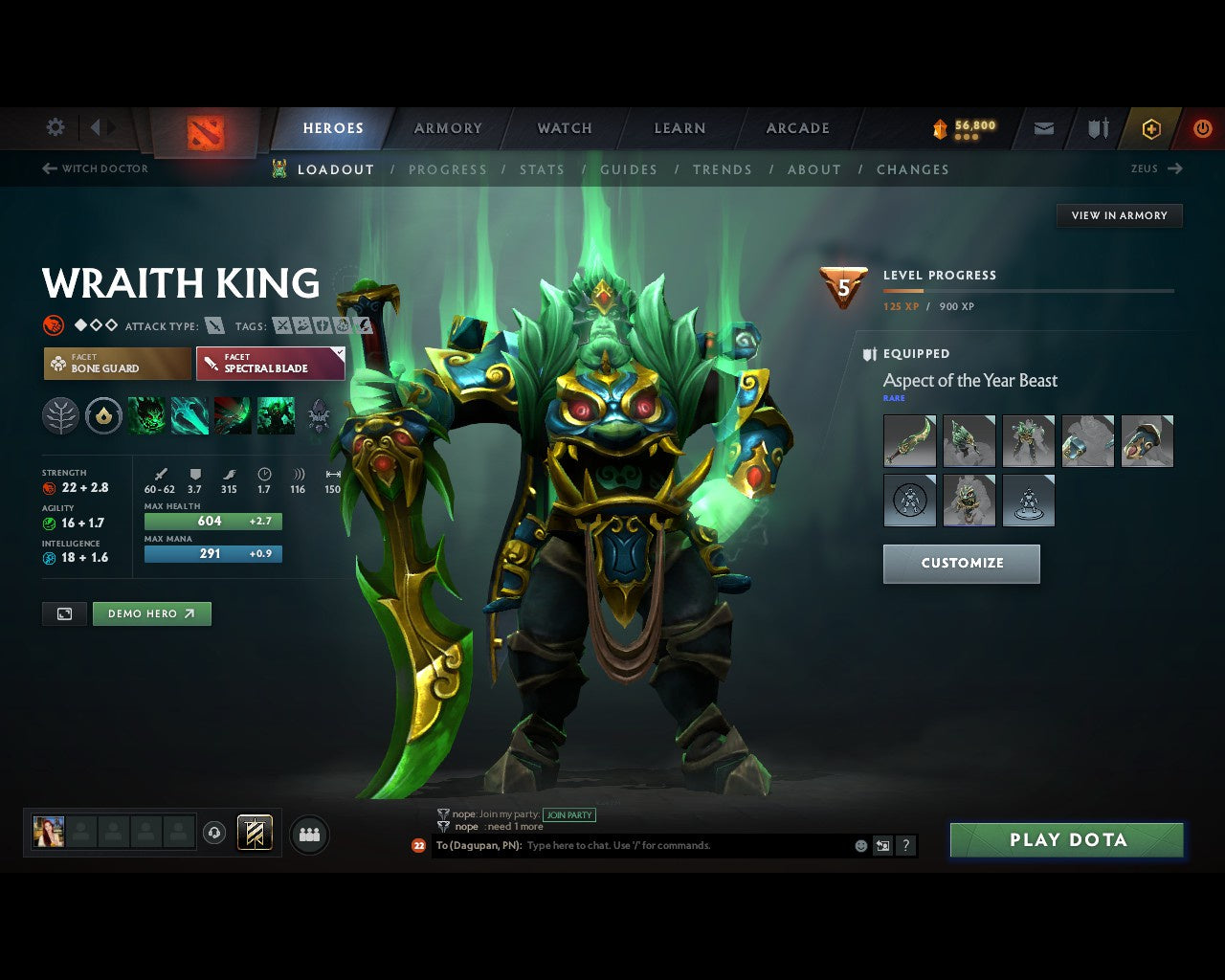
Task: Click the Aghanim's Scepter upgrade icon
Action: (317, 416)
